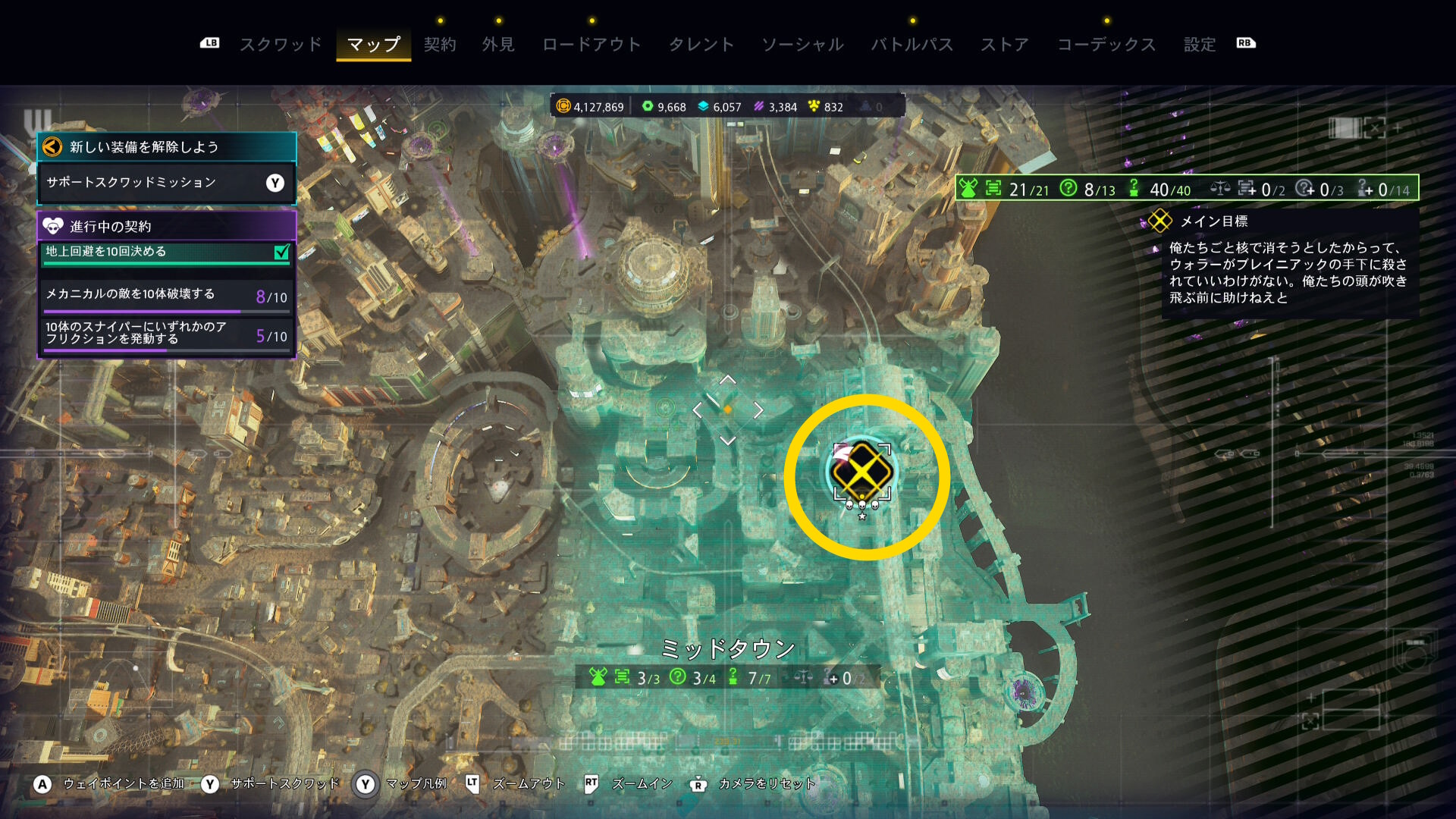Select the 地上回避を10回決める completed contract

pyautogui.click(x=166, y=253)
